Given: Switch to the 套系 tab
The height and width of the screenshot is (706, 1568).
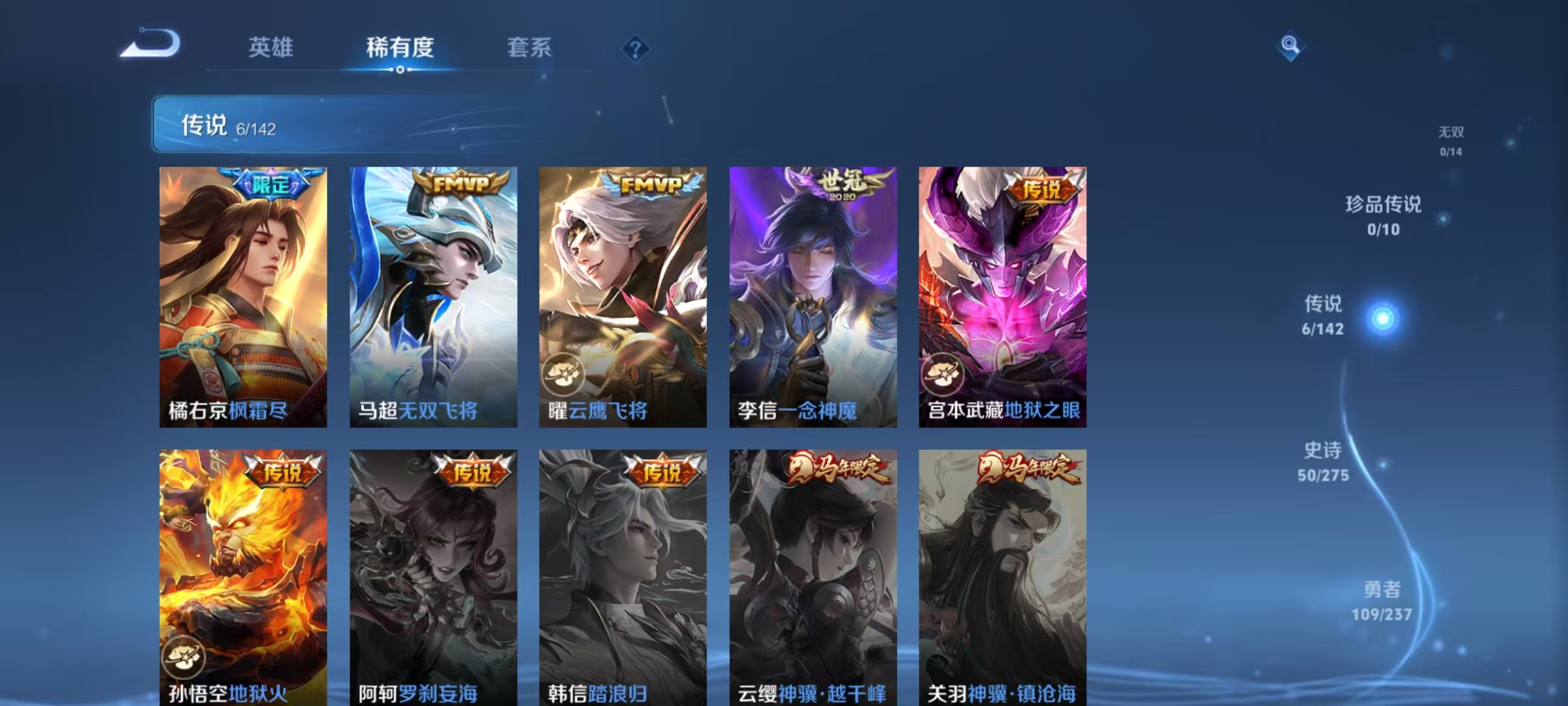Looking at the screenshot, I should coord(529,48).
